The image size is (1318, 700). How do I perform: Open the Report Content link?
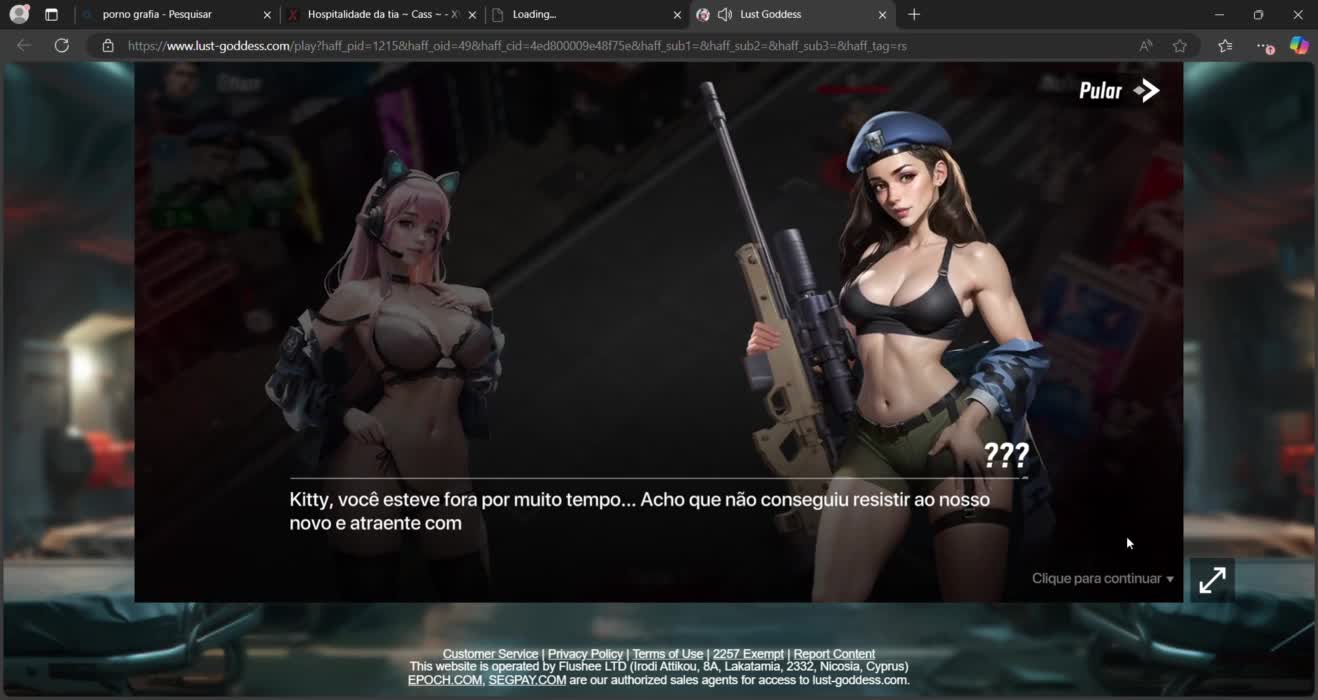click(x=834, y=654)
